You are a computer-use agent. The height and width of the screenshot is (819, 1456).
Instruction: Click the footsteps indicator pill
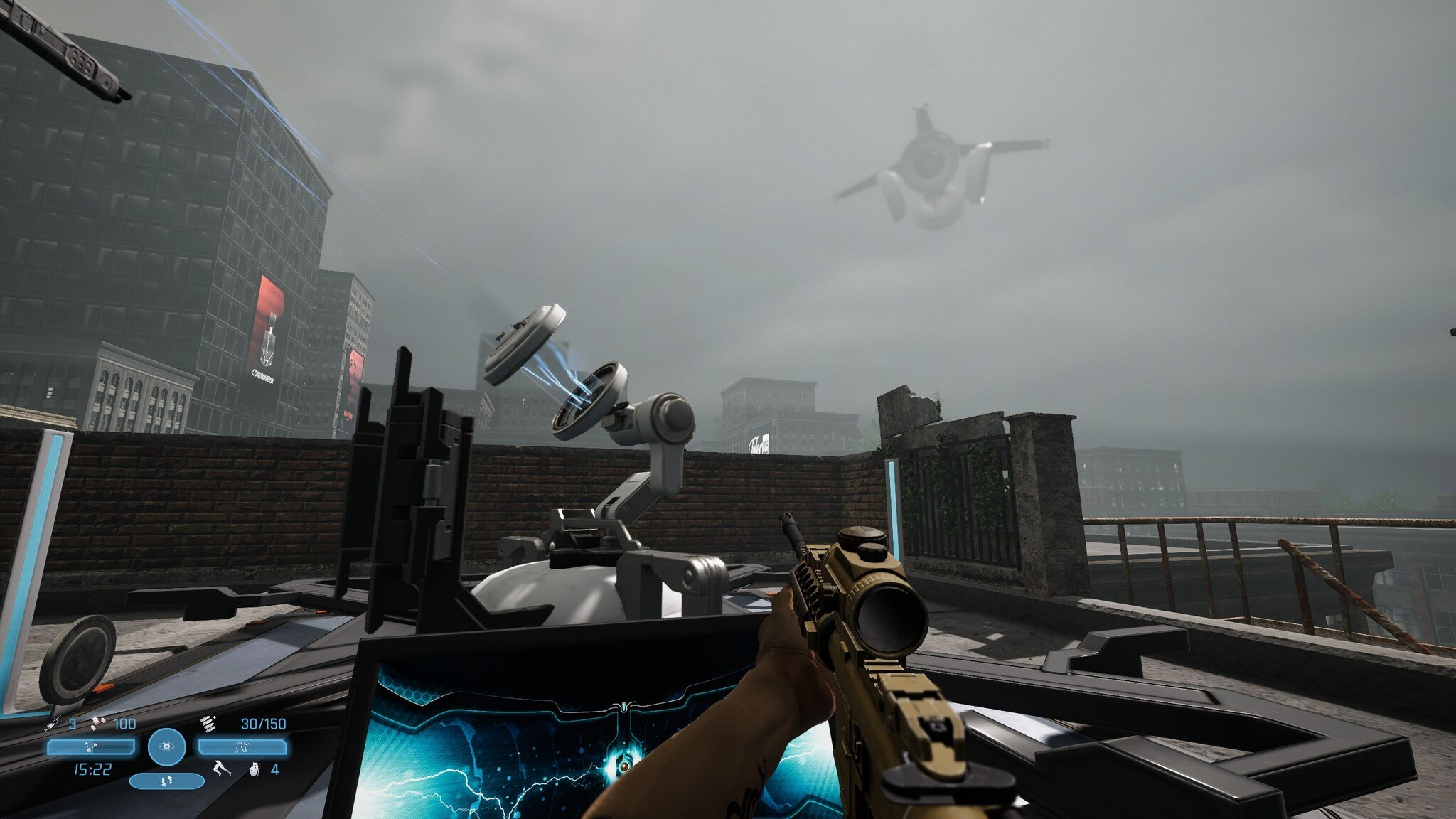coord(167,781)
